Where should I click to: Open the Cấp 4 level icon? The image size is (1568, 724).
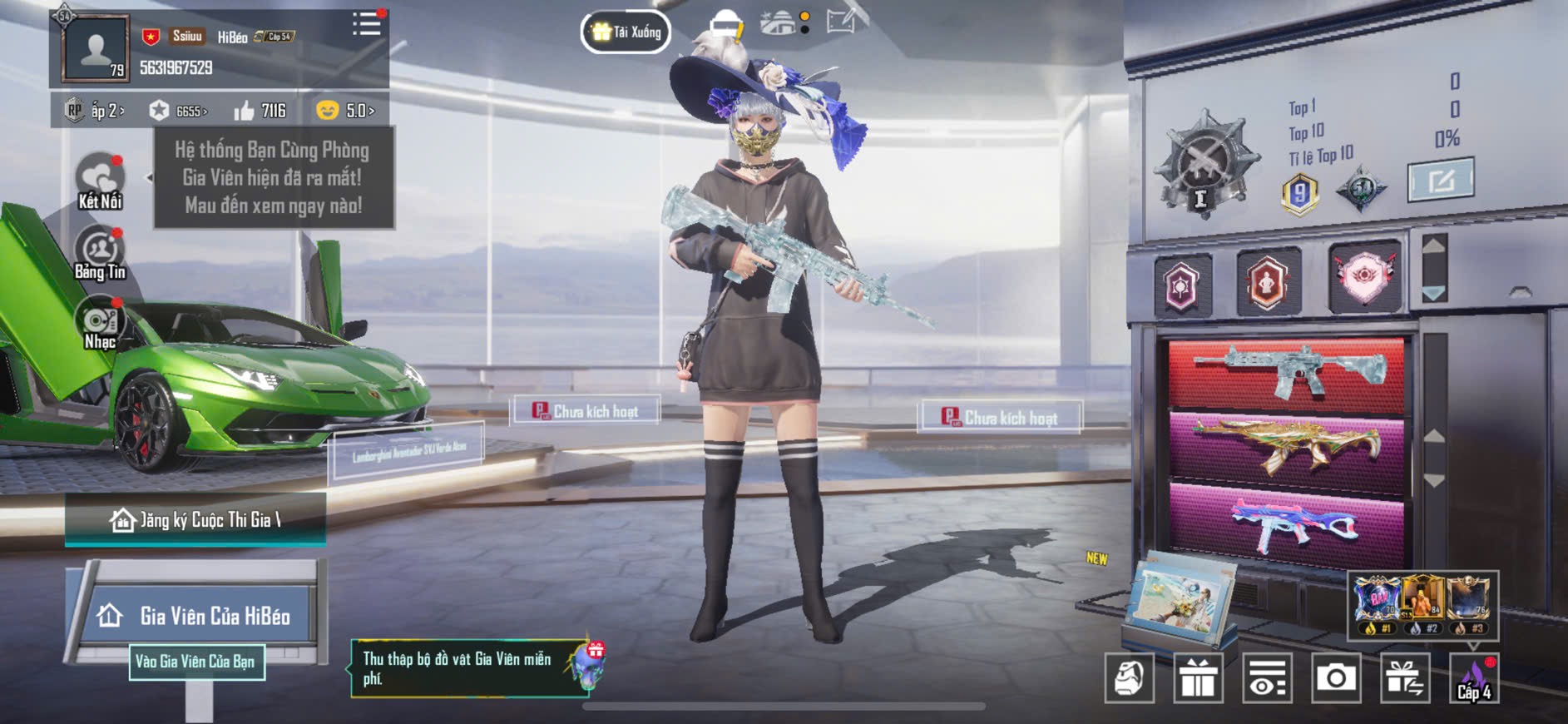[x=1474, y=678]
